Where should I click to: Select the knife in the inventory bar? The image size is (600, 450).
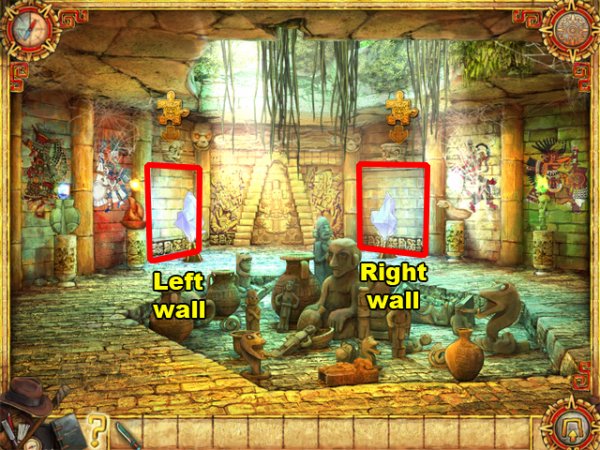tap(124, 433)
